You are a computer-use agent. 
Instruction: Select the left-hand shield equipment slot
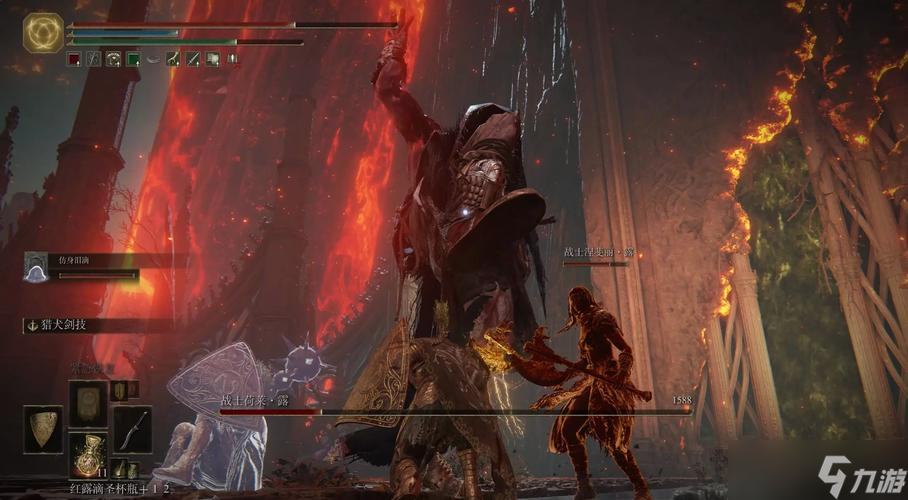(x=42, y=428)
